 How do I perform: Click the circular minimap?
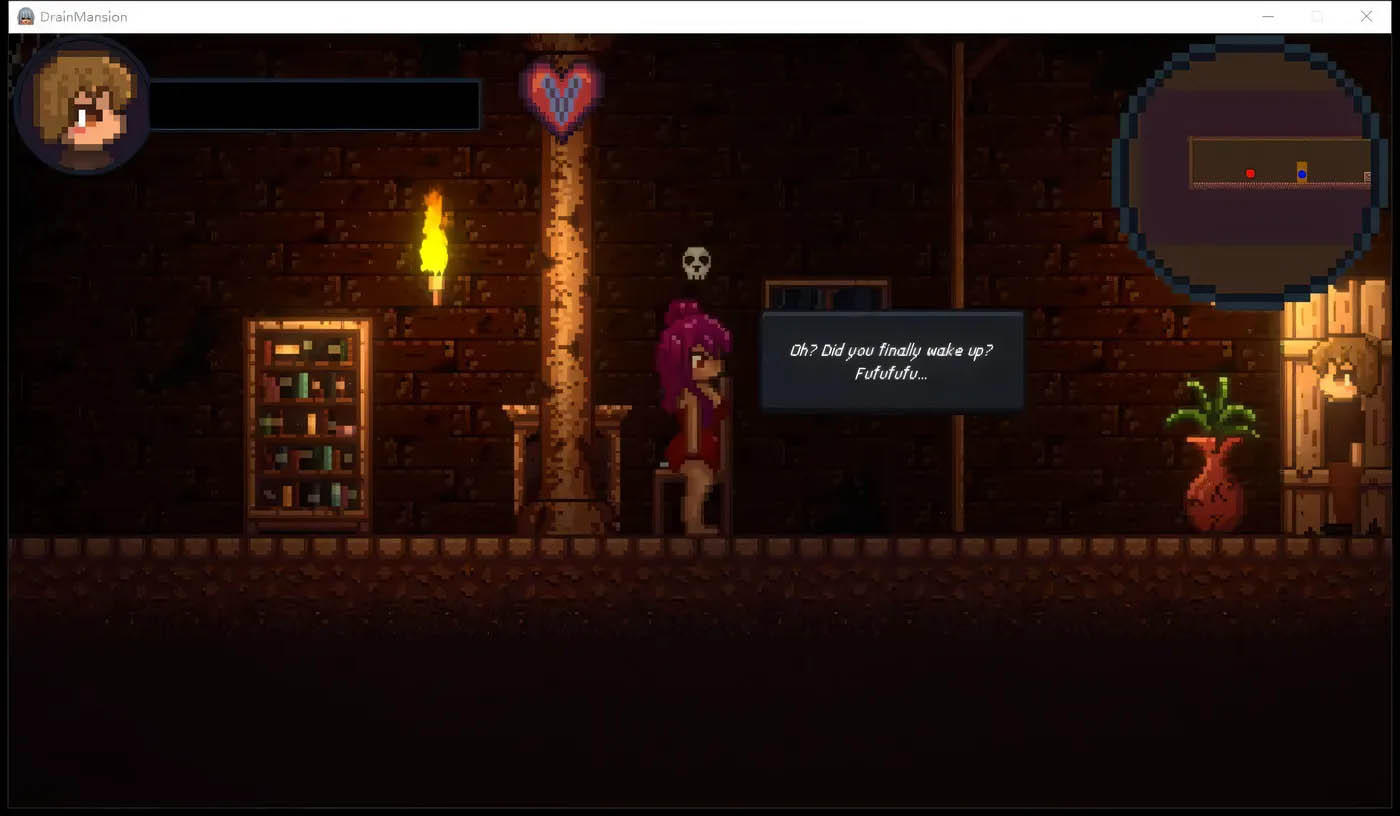1251,170
